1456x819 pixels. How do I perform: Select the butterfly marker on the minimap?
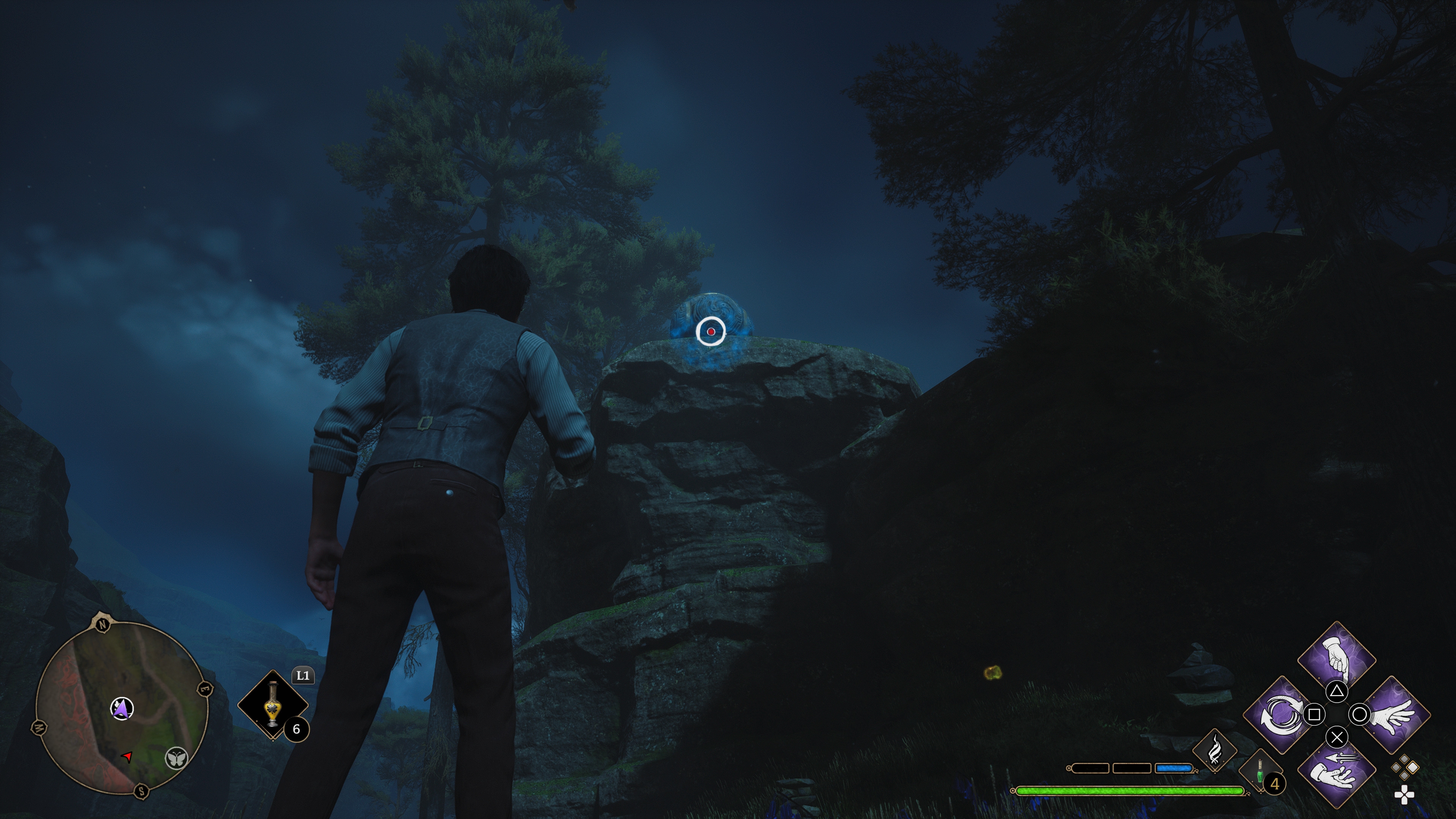(176, 758)
